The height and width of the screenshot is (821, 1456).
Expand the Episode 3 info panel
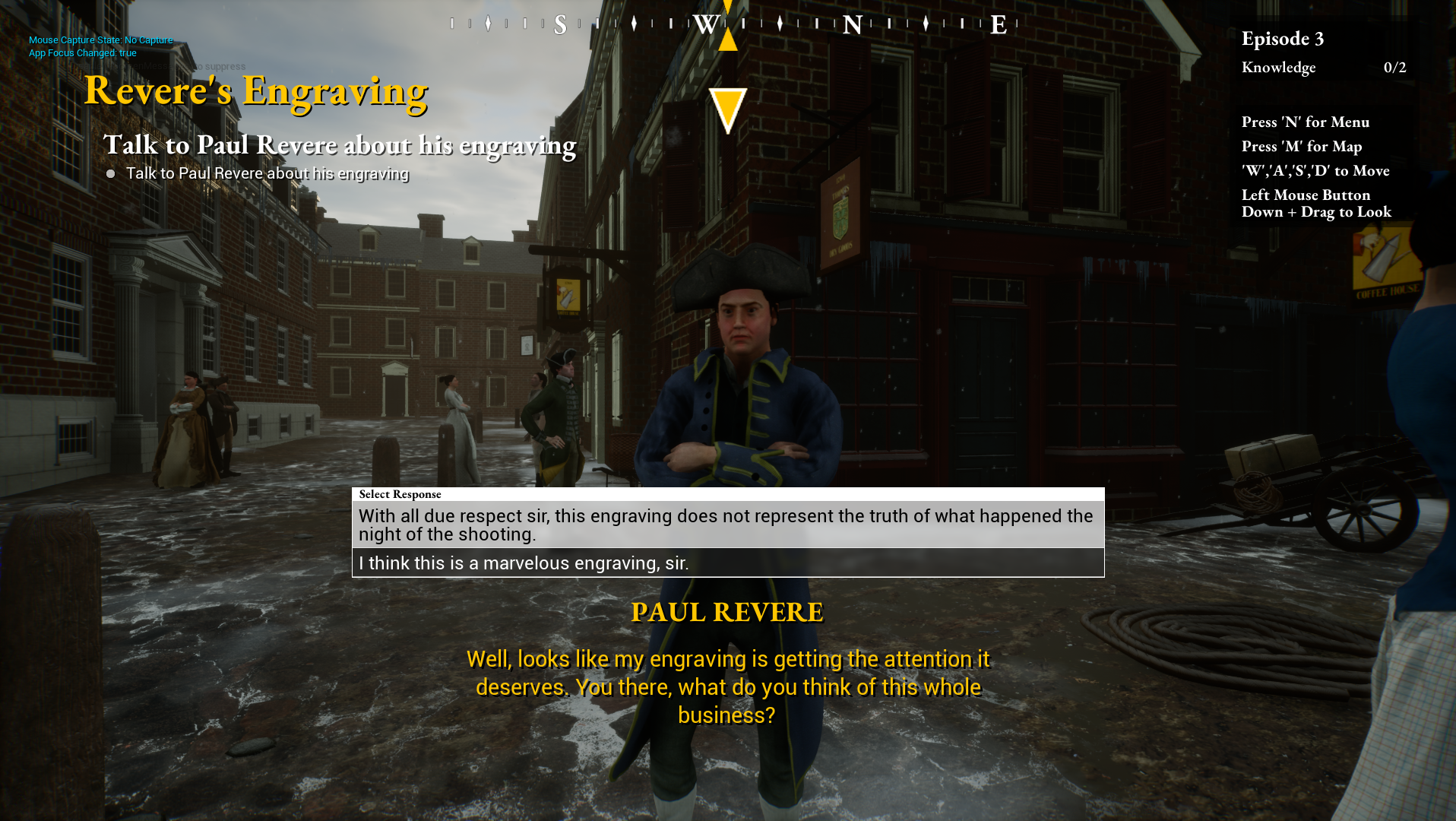pos(1283,39)
